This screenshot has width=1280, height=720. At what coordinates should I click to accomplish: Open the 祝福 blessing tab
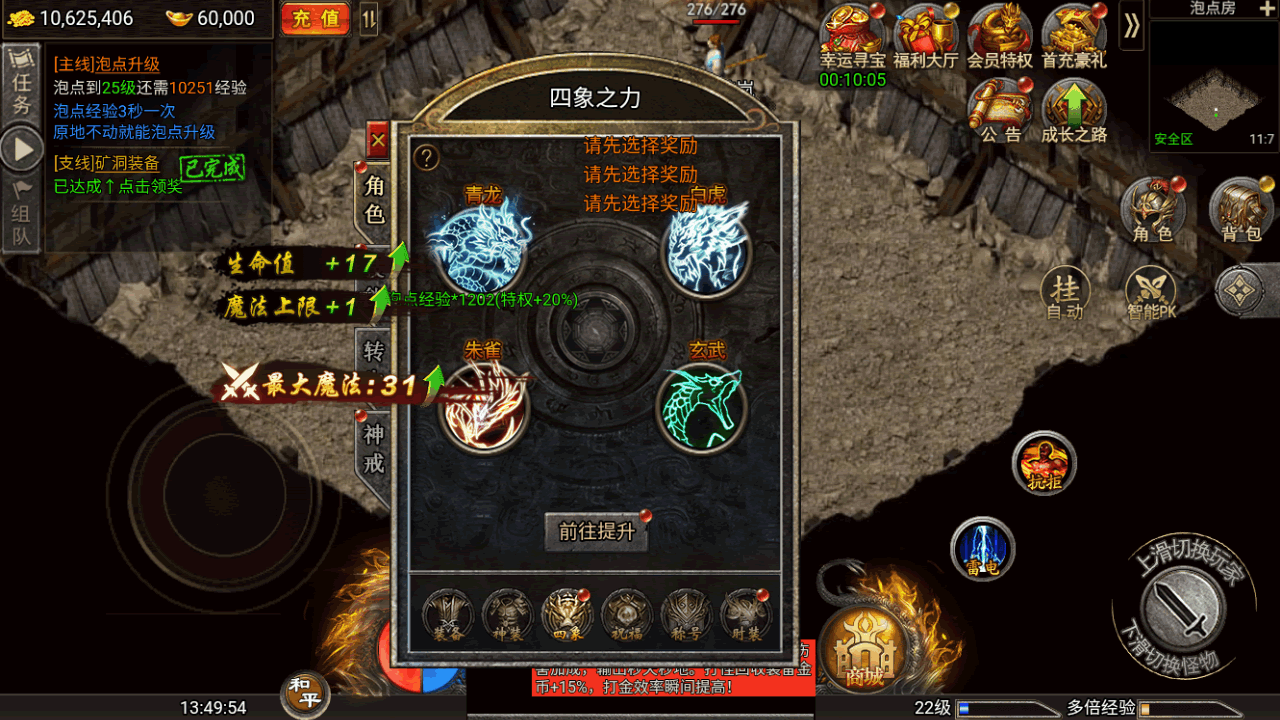point(627,613)
